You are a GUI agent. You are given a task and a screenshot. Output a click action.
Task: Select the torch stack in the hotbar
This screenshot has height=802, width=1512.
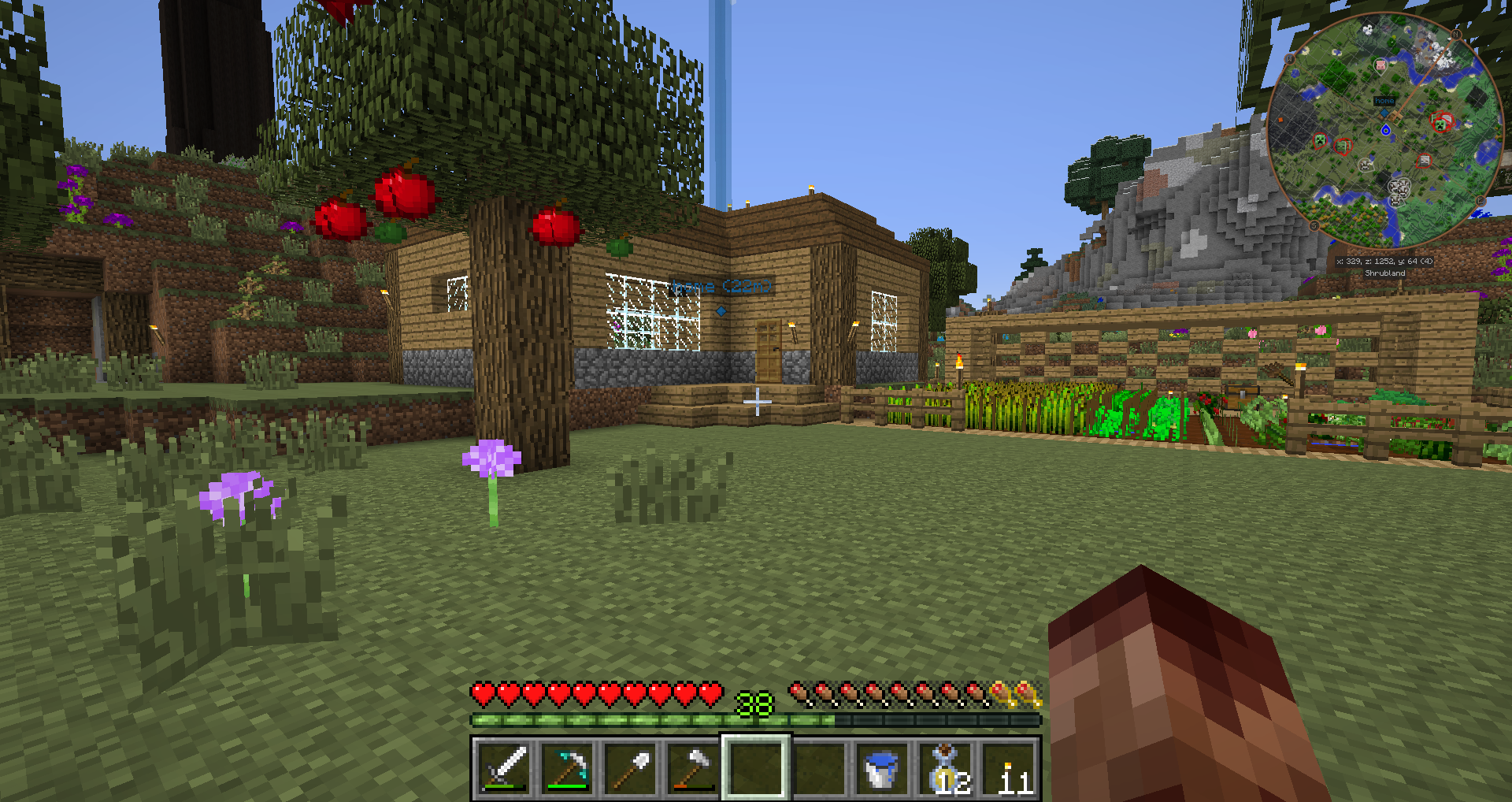1009,767
